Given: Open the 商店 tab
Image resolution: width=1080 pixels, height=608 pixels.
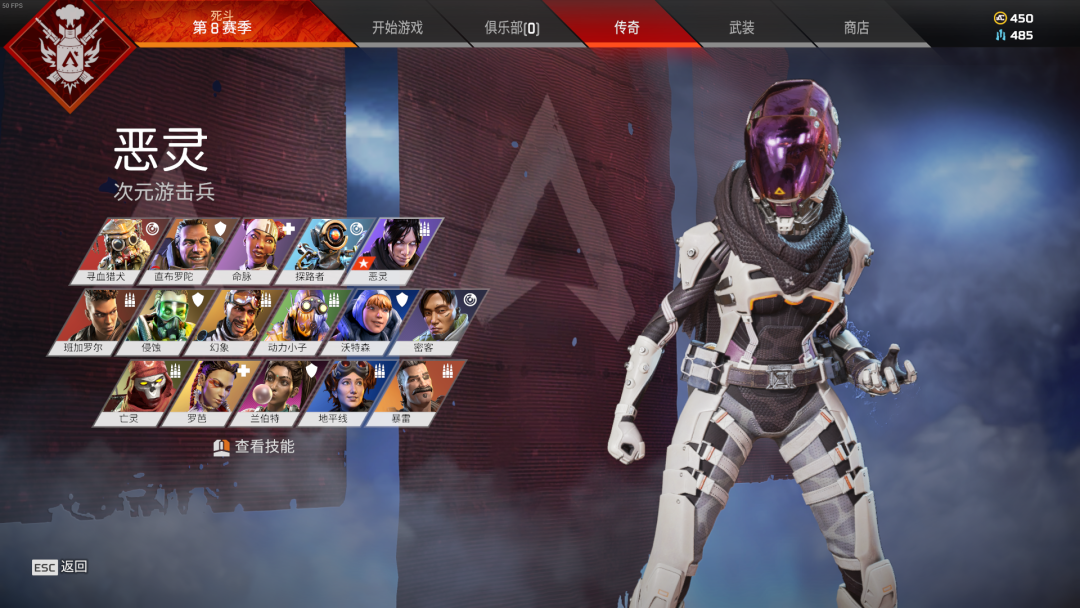Looking at the screenshot, I should [x=856, y=27].
